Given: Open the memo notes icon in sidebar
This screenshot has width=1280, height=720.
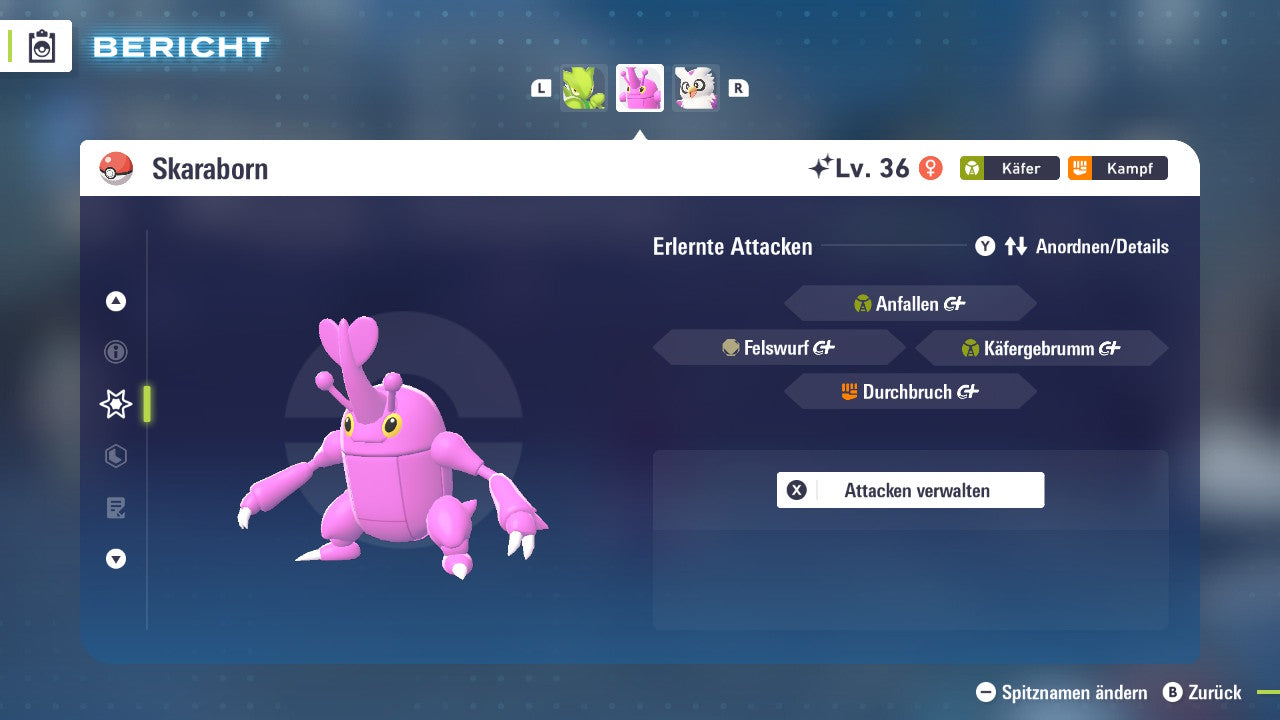Looking at the screenshot, I should pos(115,508).
